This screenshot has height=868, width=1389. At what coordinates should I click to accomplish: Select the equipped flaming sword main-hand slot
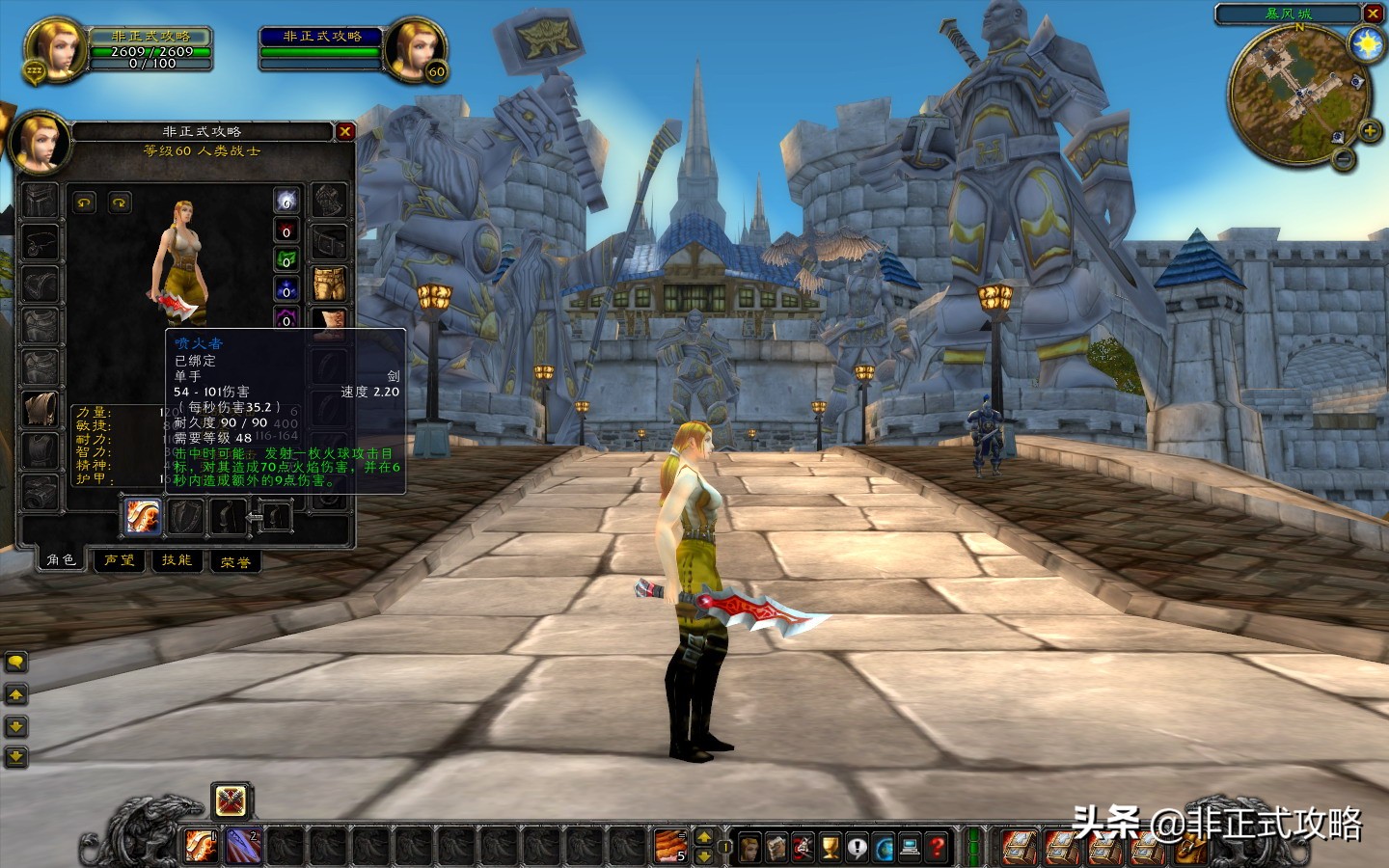[x=142, y=517]
